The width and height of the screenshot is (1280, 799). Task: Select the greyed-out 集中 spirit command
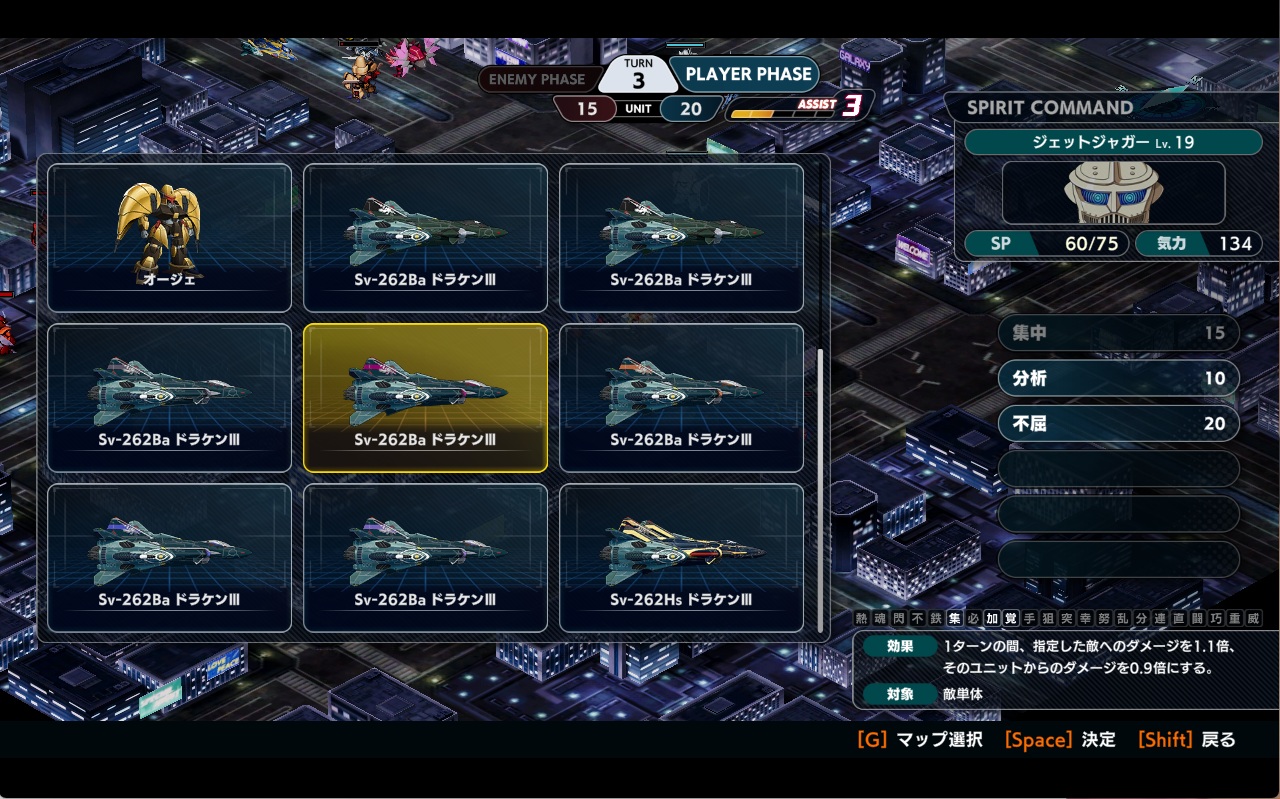[1118, 333]
